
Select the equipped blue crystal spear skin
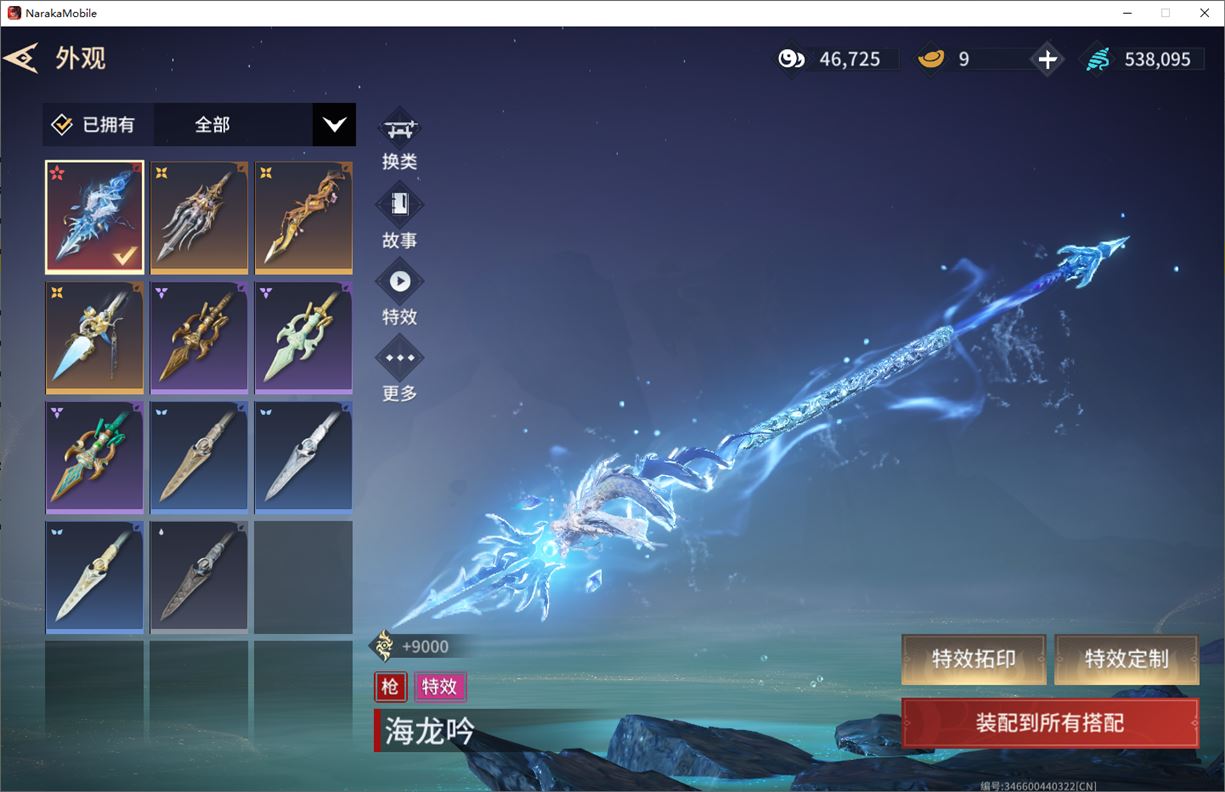point(95,217)
